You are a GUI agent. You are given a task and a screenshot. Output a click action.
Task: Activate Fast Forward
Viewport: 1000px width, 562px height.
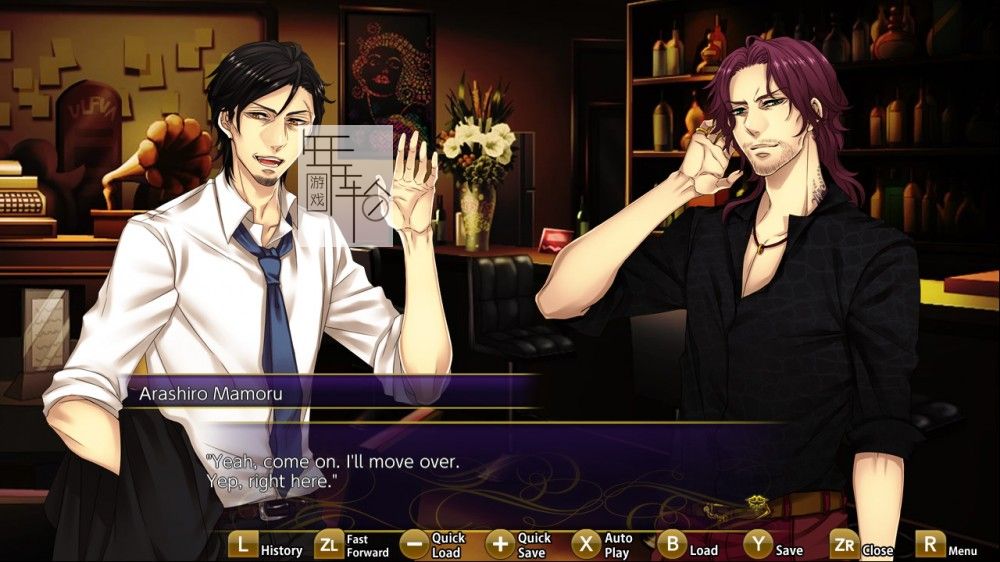pyautogui.click(x=329, y=546)
